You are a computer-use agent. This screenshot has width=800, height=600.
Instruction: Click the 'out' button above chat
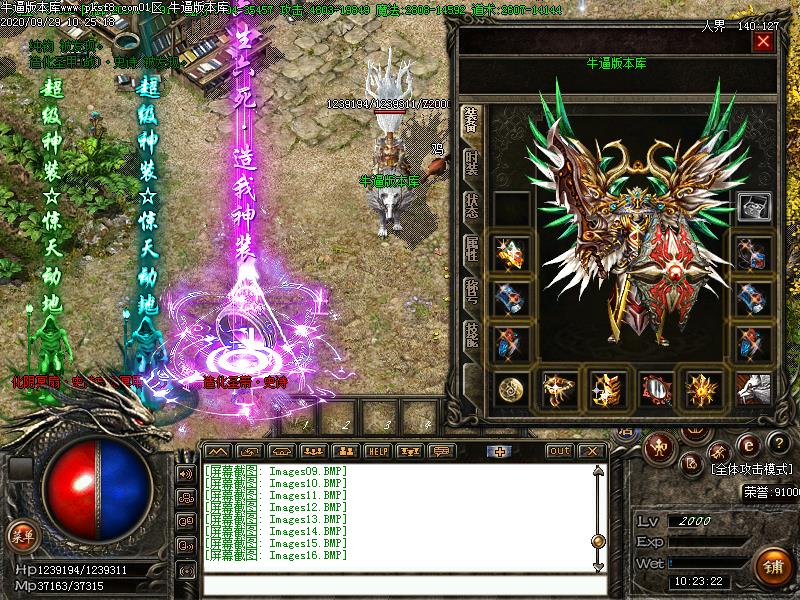click(x=560, y=451)
